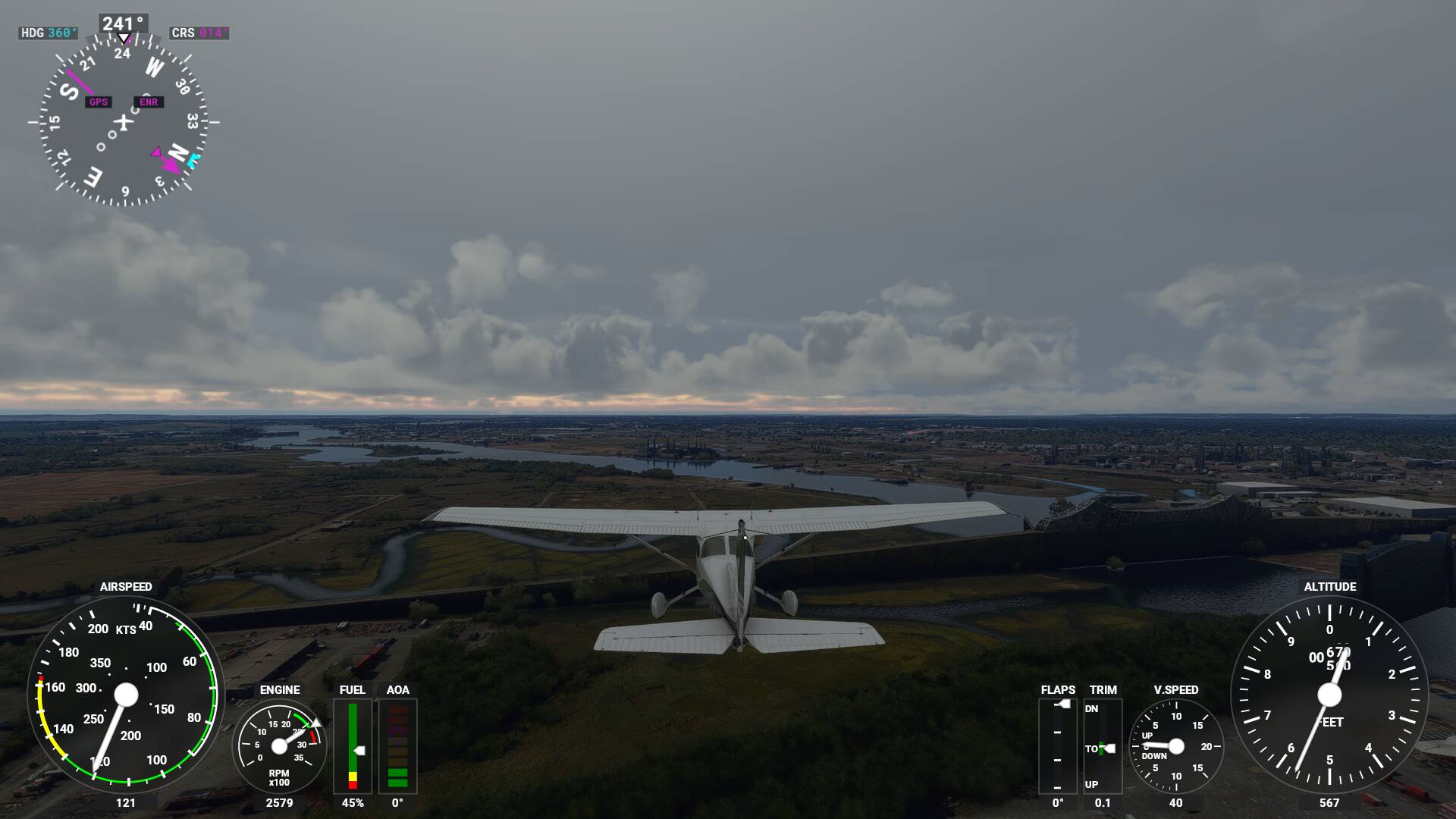Toggle the ENR flight phase indicator

click(148, 102)
